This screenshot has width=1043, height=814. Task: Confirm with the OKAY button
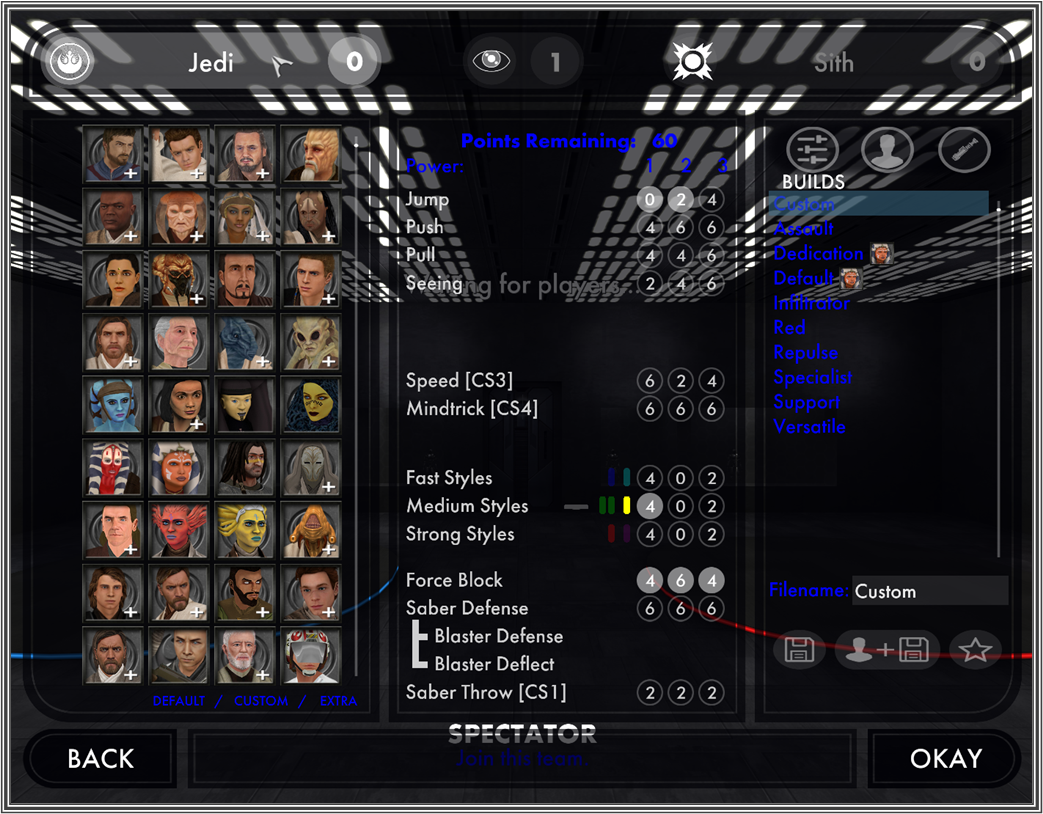pyautogui.click(x=945, y=759)
